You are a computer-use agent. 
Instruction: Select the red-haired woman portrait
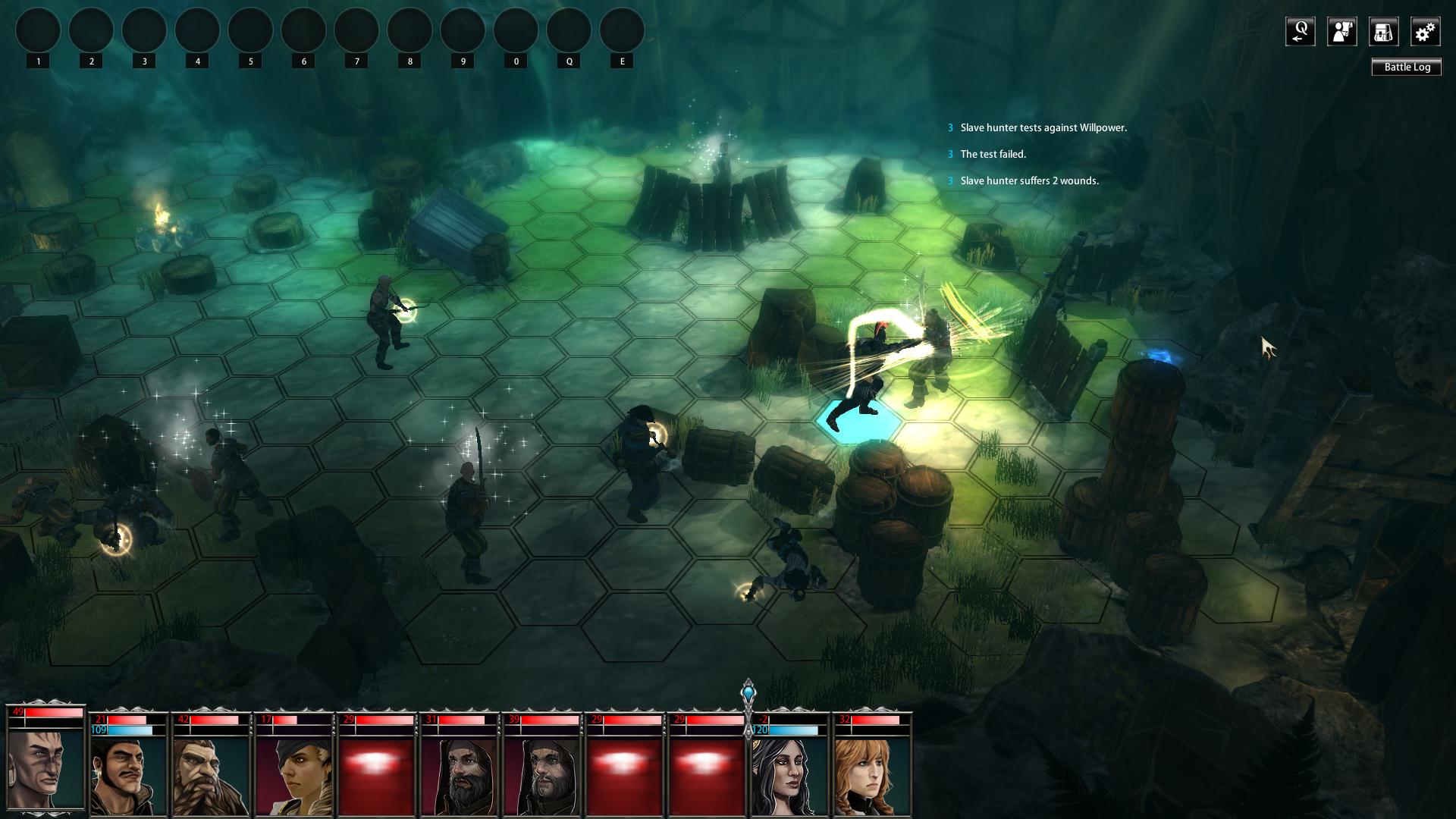click(x=872, y=775)
